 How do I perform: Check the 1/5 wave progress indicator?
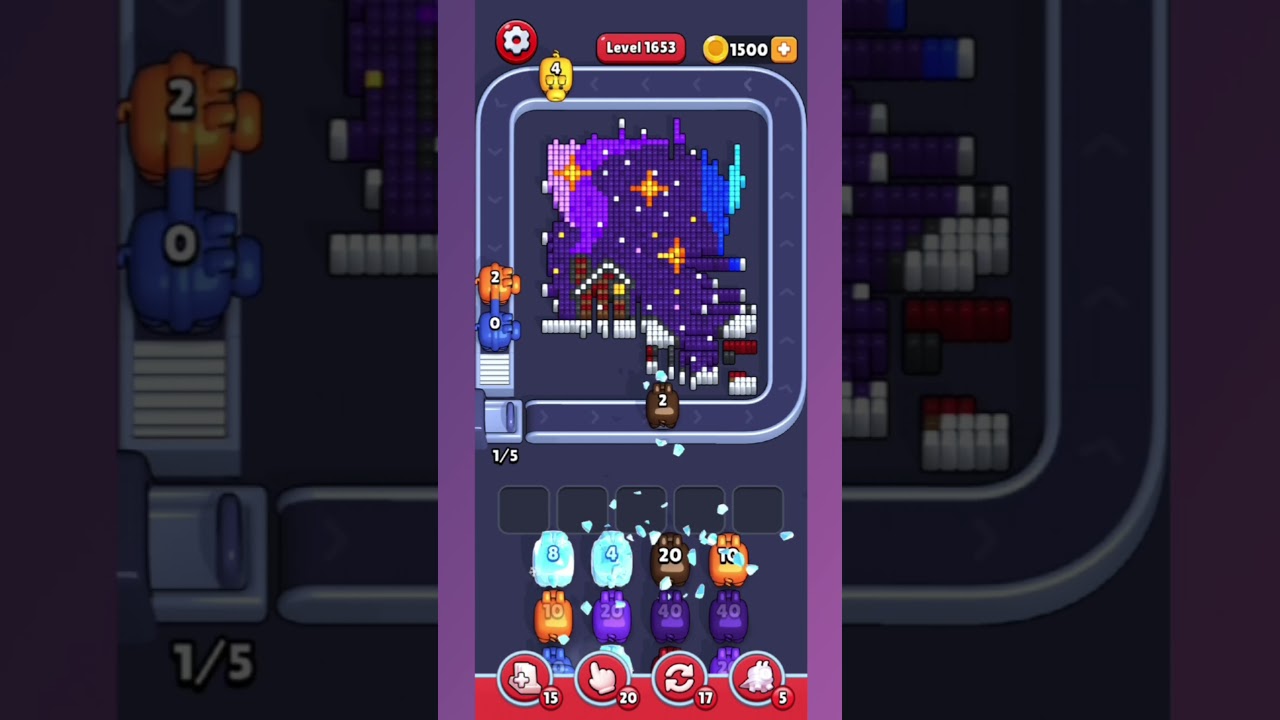504,456
